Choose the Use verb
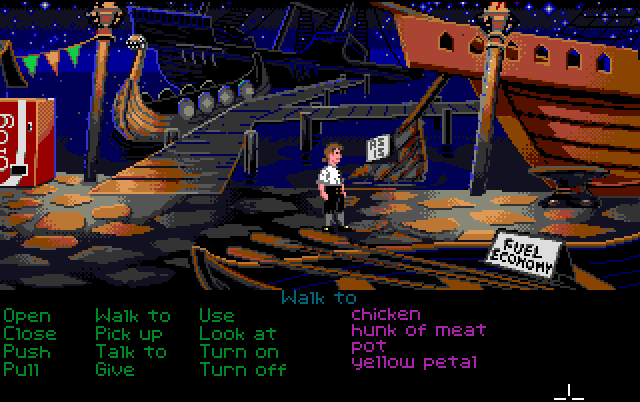 217,316
